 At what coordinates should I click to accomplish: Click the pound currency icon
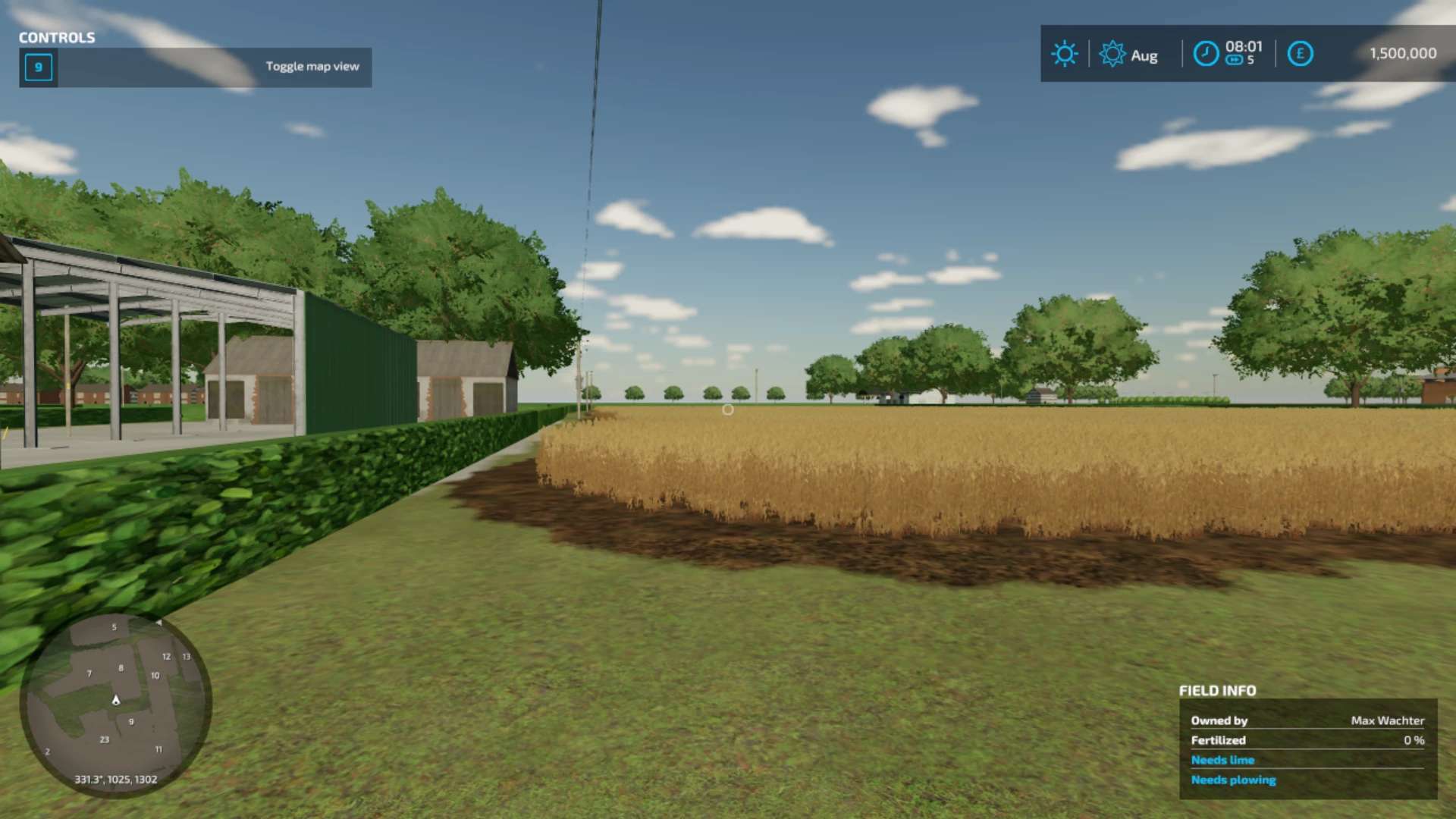click(x=1300, y=54)
